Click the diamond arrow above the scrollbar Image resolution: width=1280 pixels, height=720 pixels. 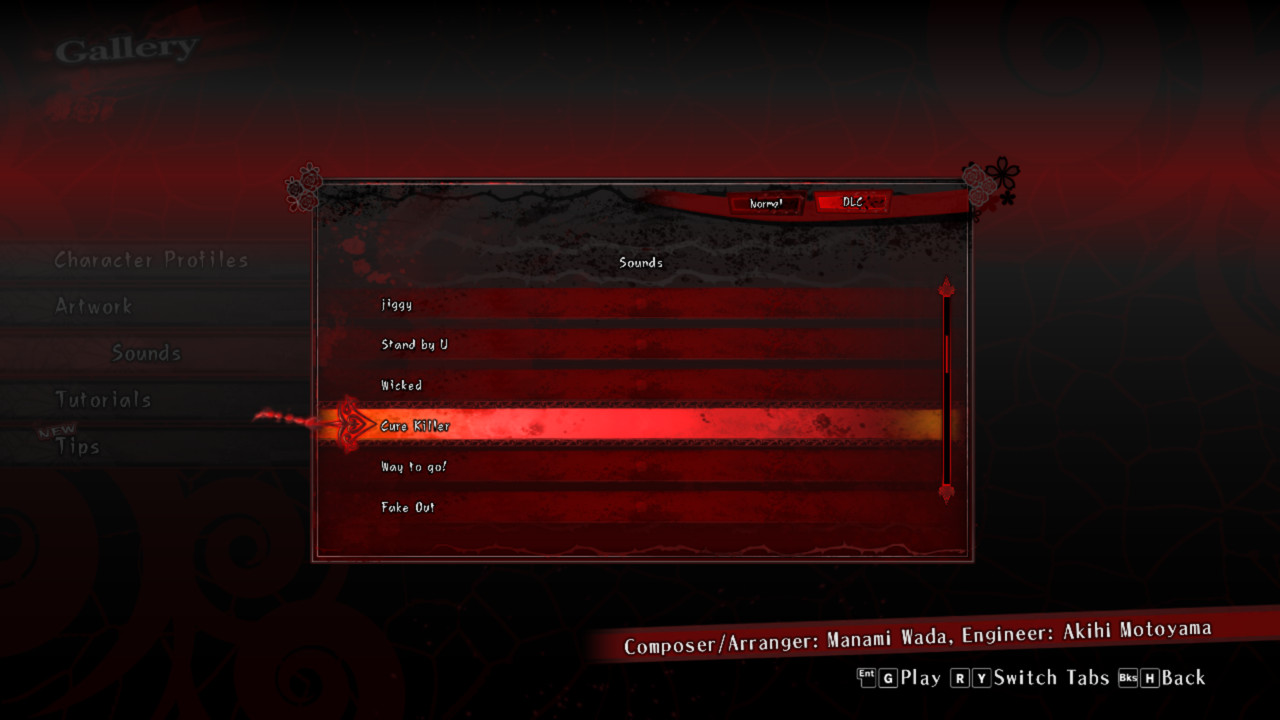coord(945,287)
